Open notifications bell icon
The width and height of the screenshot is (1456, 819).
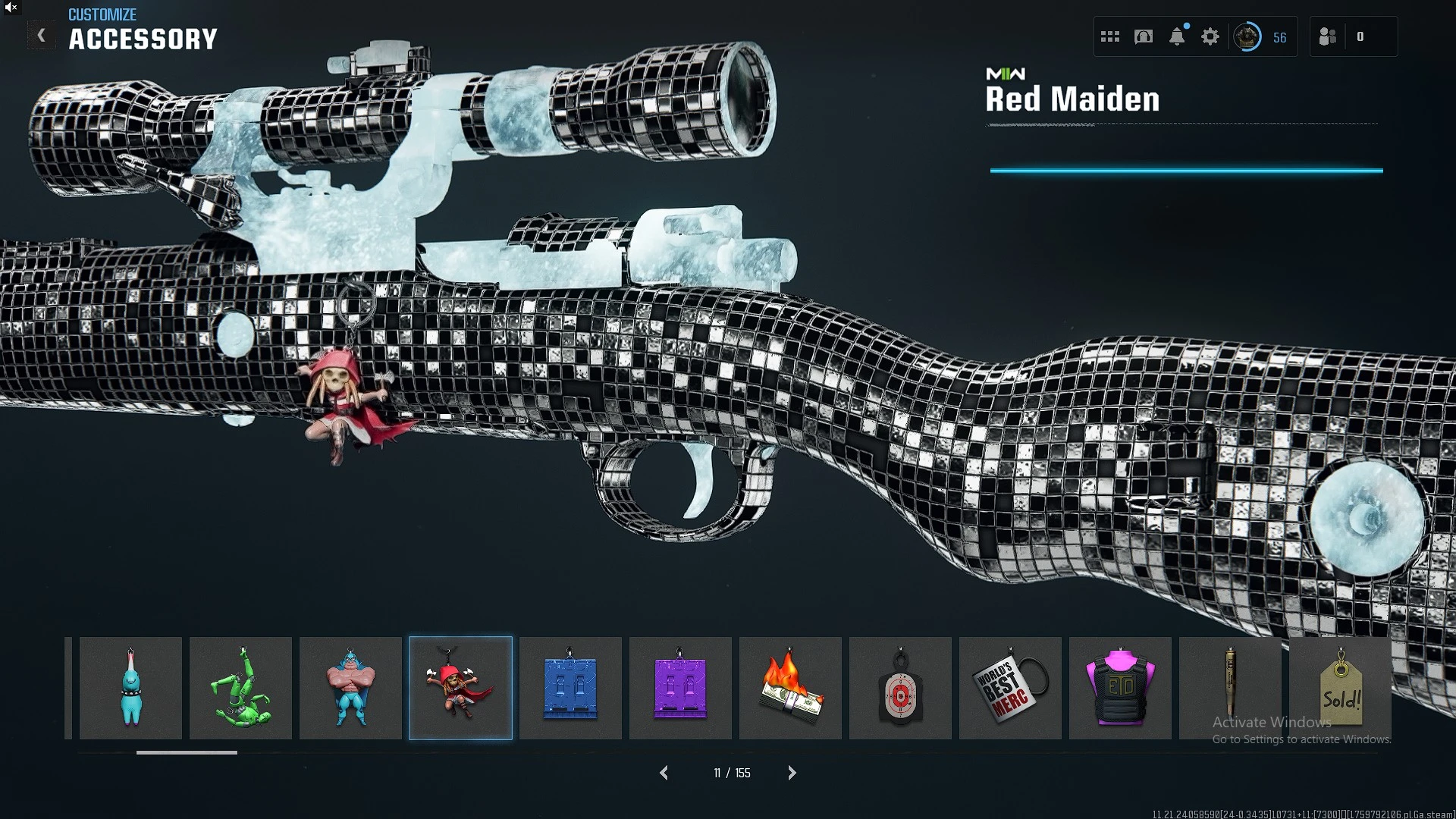[x=1177, y=36]
